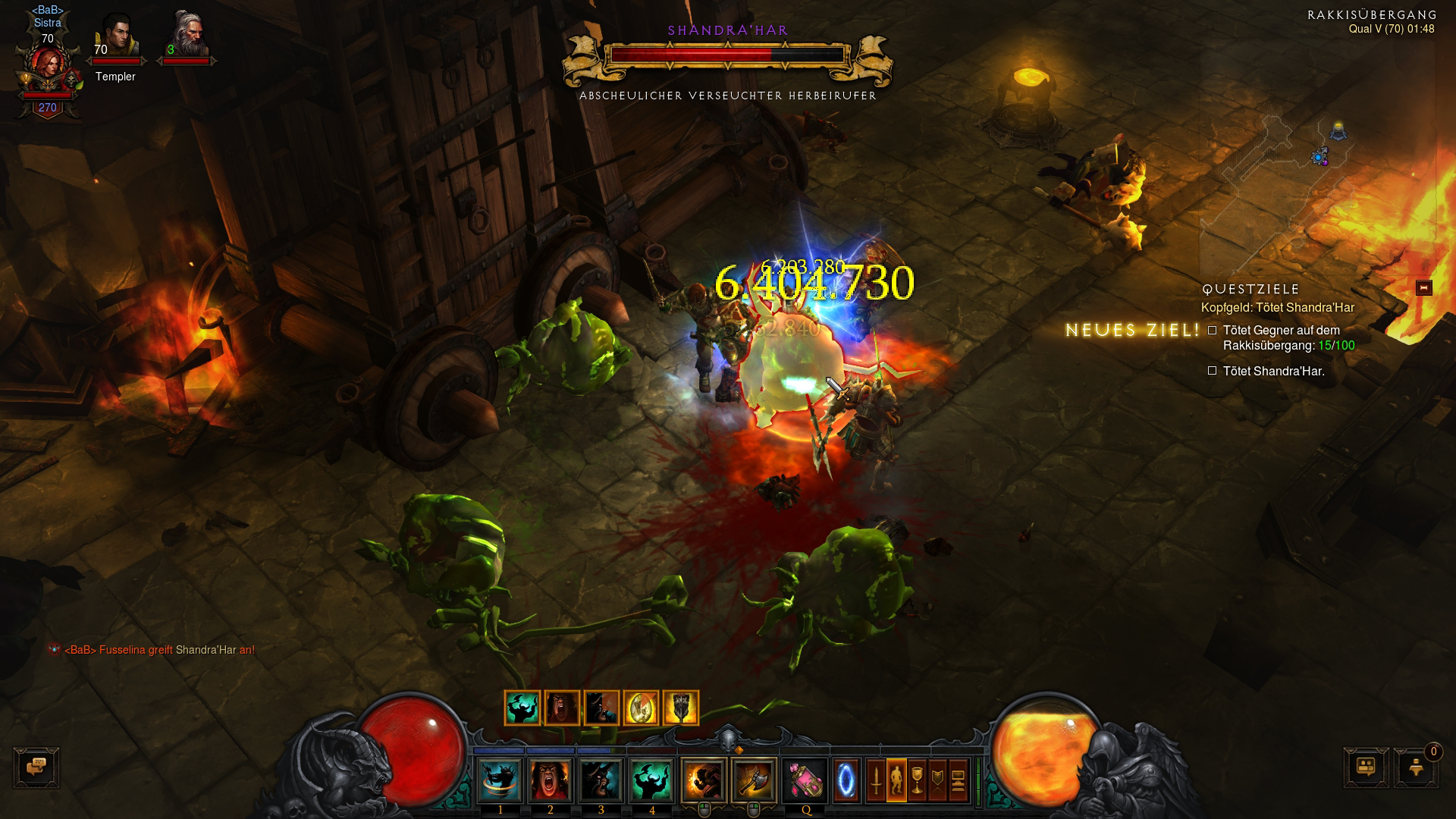The height and width of the screenshot is (819, 1456).
Task: Select the Templer follower portrait
Action: point(117,39)
